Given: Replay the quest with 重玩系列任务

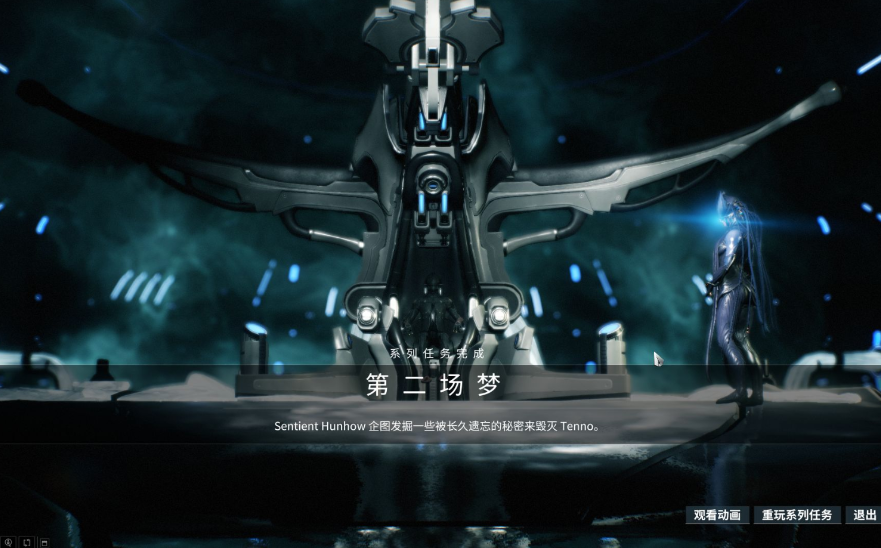Looking at the screenshot, I should [x=797, y=515].
